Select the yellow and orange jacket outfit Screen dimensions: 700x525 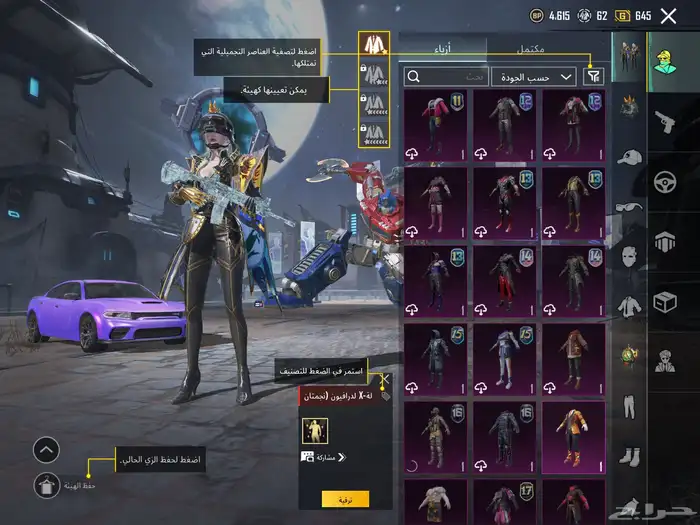coord(574,437)
